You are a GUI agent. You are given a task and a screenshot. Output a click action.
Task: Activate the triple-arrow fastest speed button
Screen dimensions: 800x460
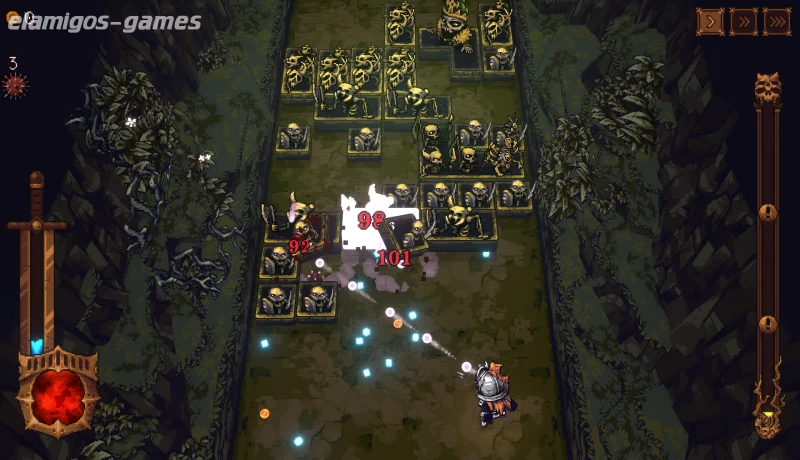click(x=776, y=22)
